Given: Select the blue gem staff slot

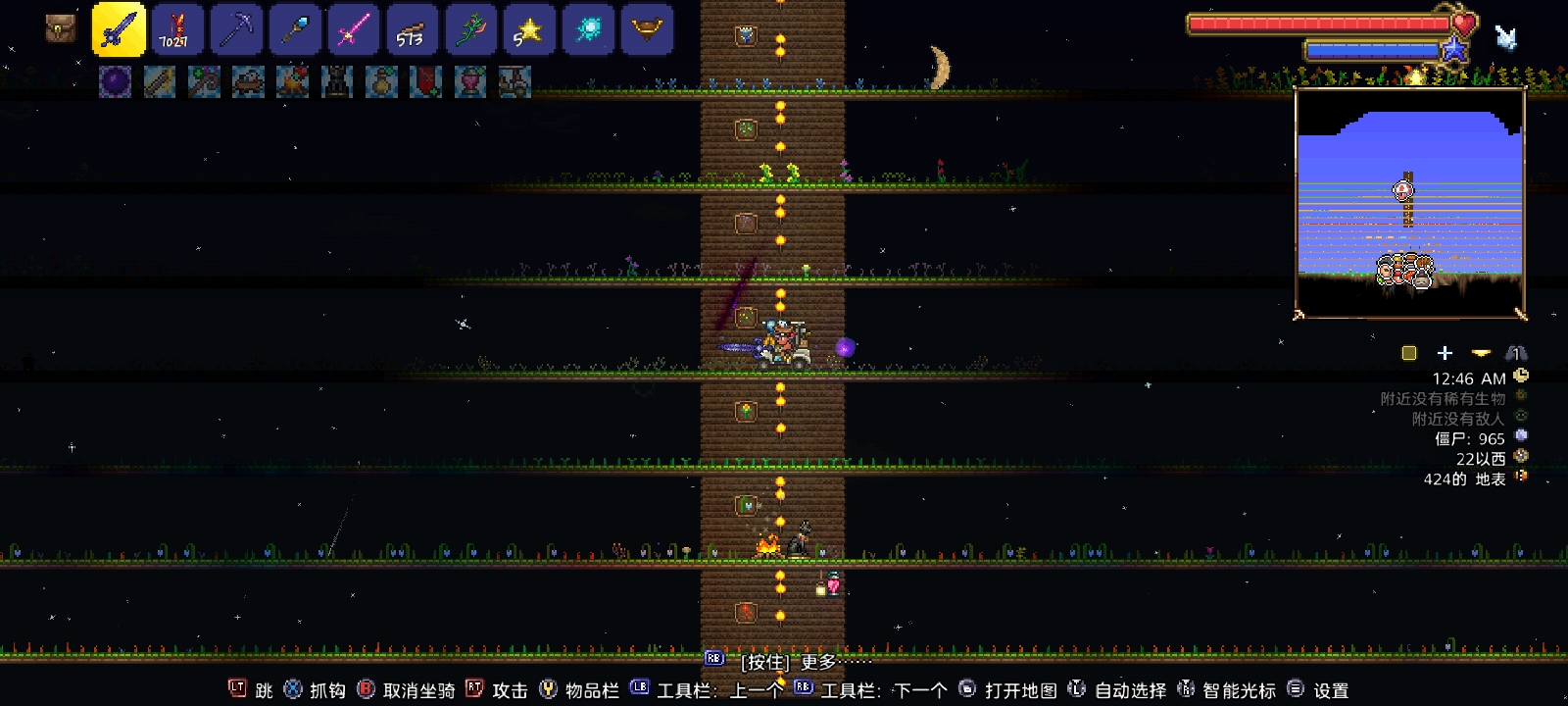Looking at the screenshot, I should click(x=295, y=28).
